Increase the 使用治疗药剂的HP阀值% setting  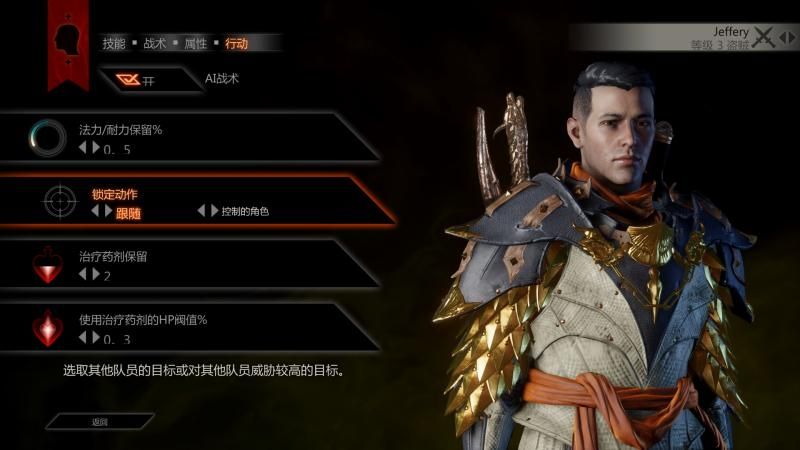(96, 337)
